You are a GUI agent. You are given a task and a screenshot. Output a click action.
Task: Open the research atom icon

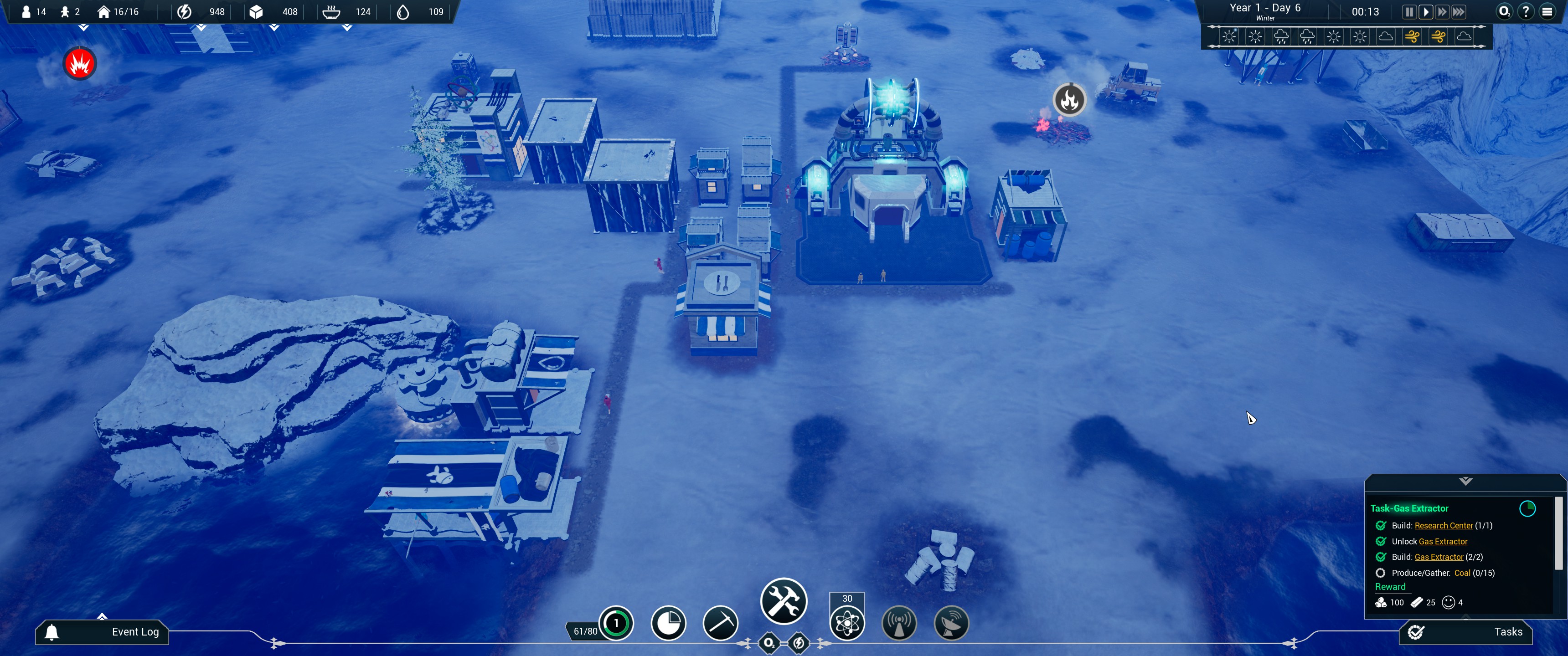pyautogui.click(x=847, y=623)
